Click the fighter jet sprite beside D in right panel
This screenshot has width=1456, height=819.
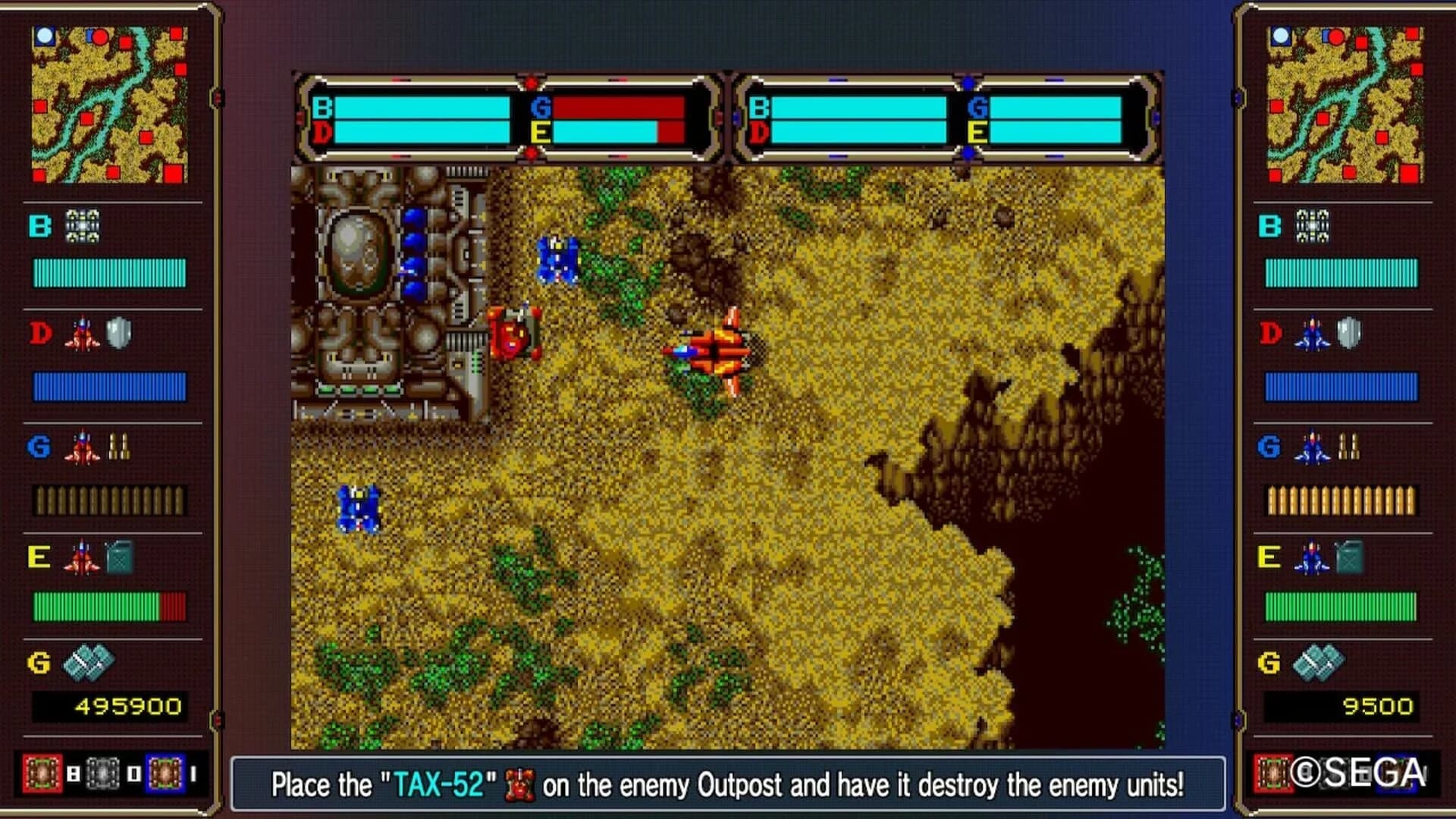(x=1312, y=334)
